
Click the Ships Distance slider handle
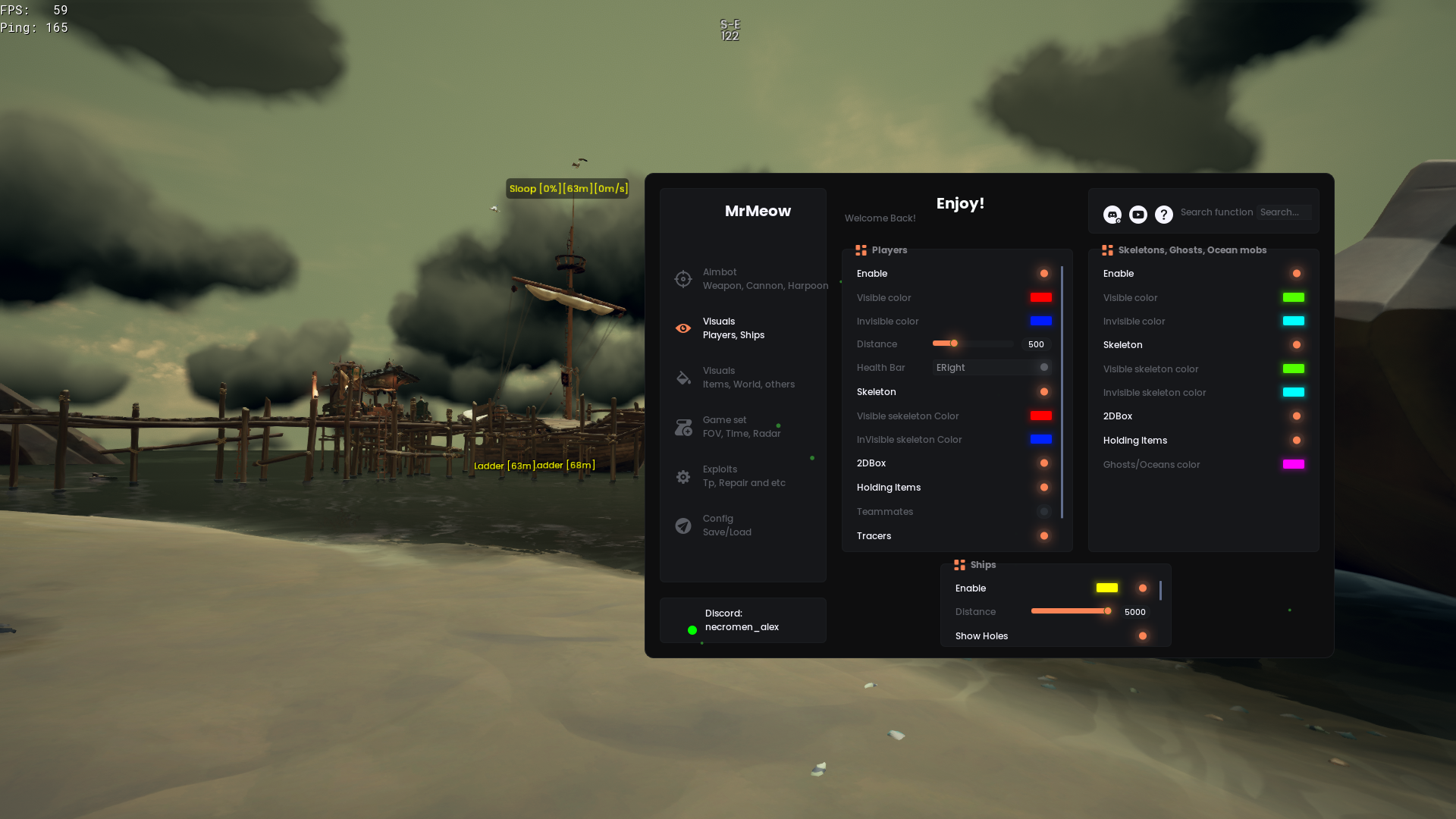pos(1108,611)
